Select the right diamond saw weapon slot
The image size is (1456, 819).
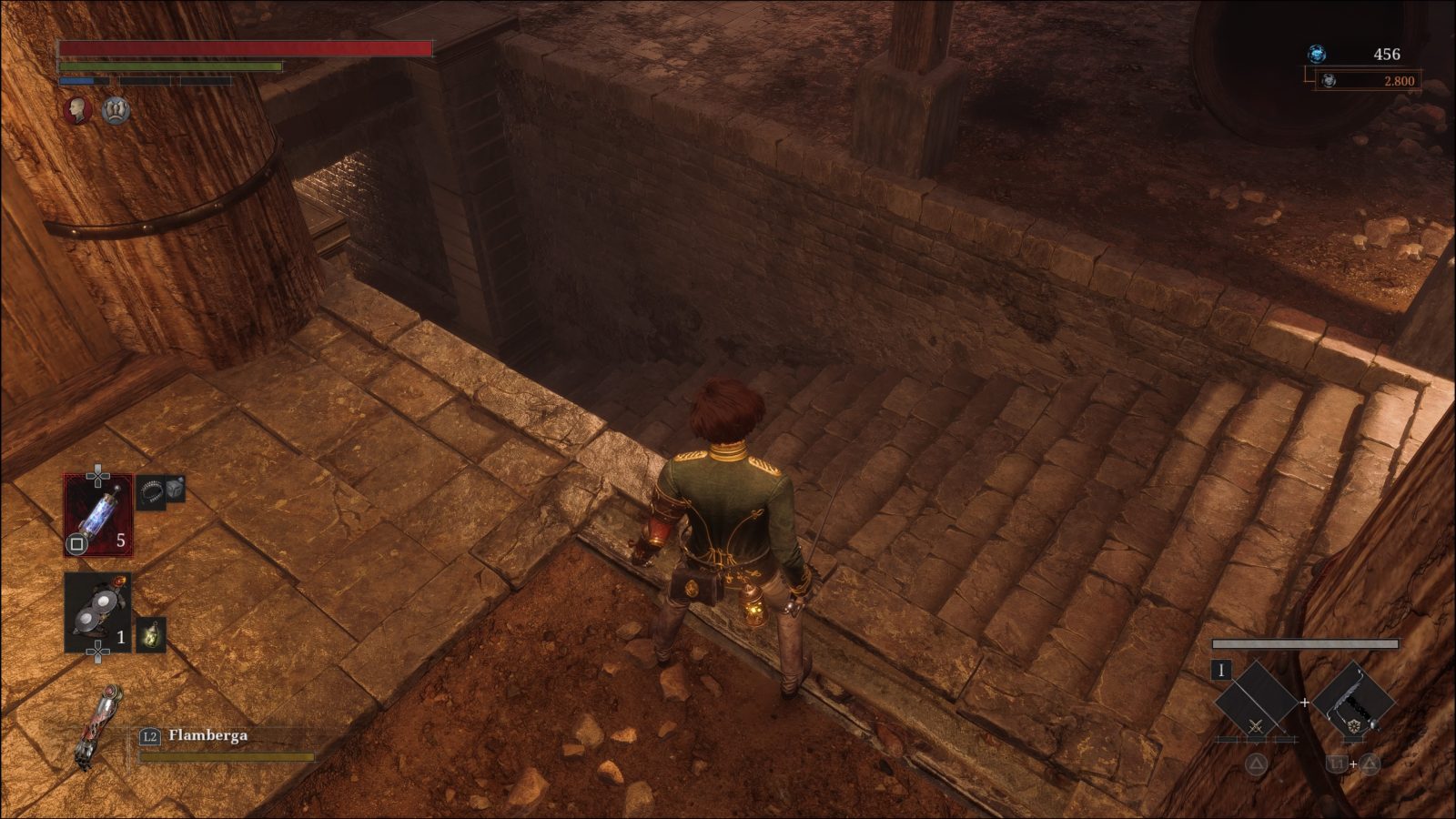tap(1353, 701)
